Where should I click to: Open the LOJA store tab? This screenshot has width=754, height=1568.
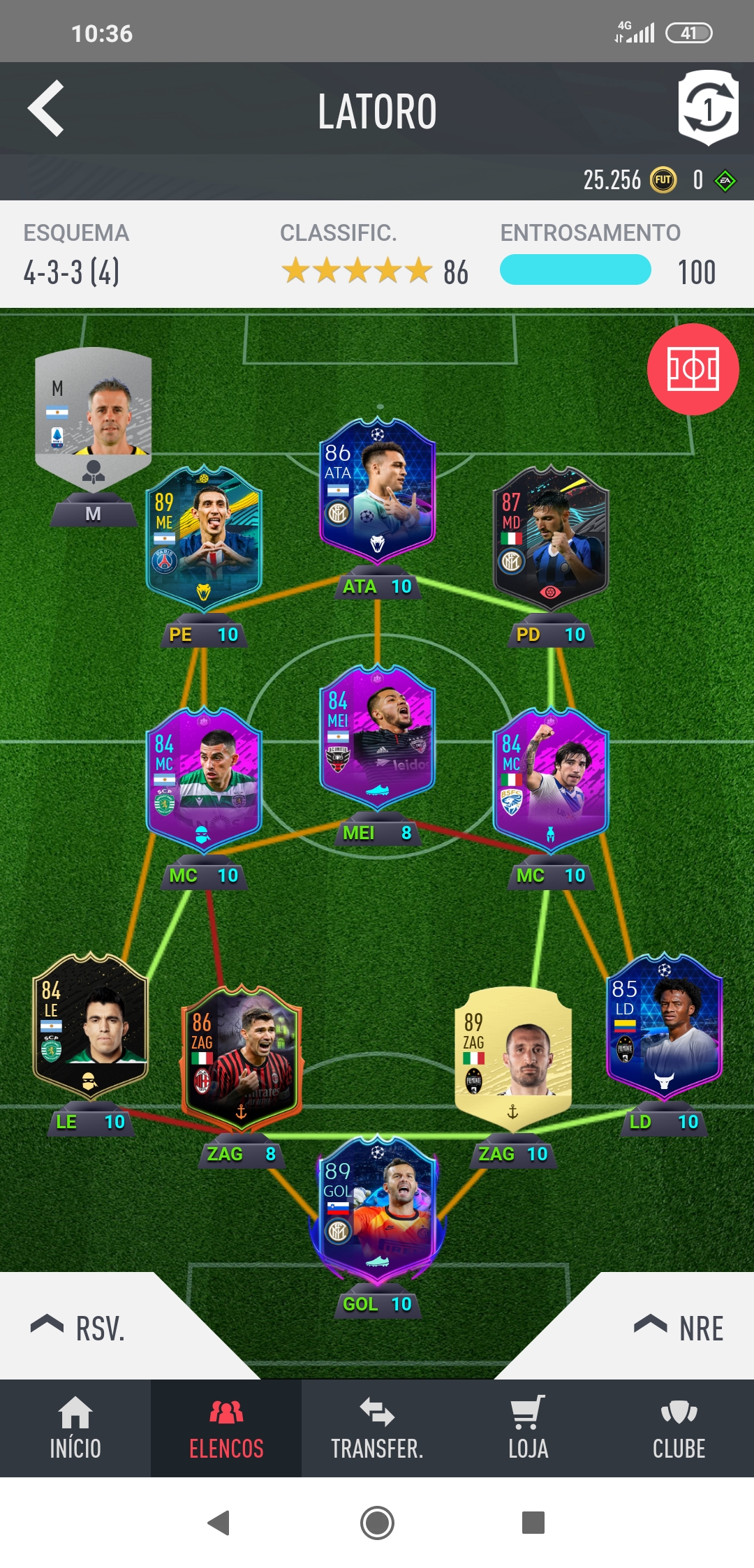pyautogui.click(x=528, y=1428)
